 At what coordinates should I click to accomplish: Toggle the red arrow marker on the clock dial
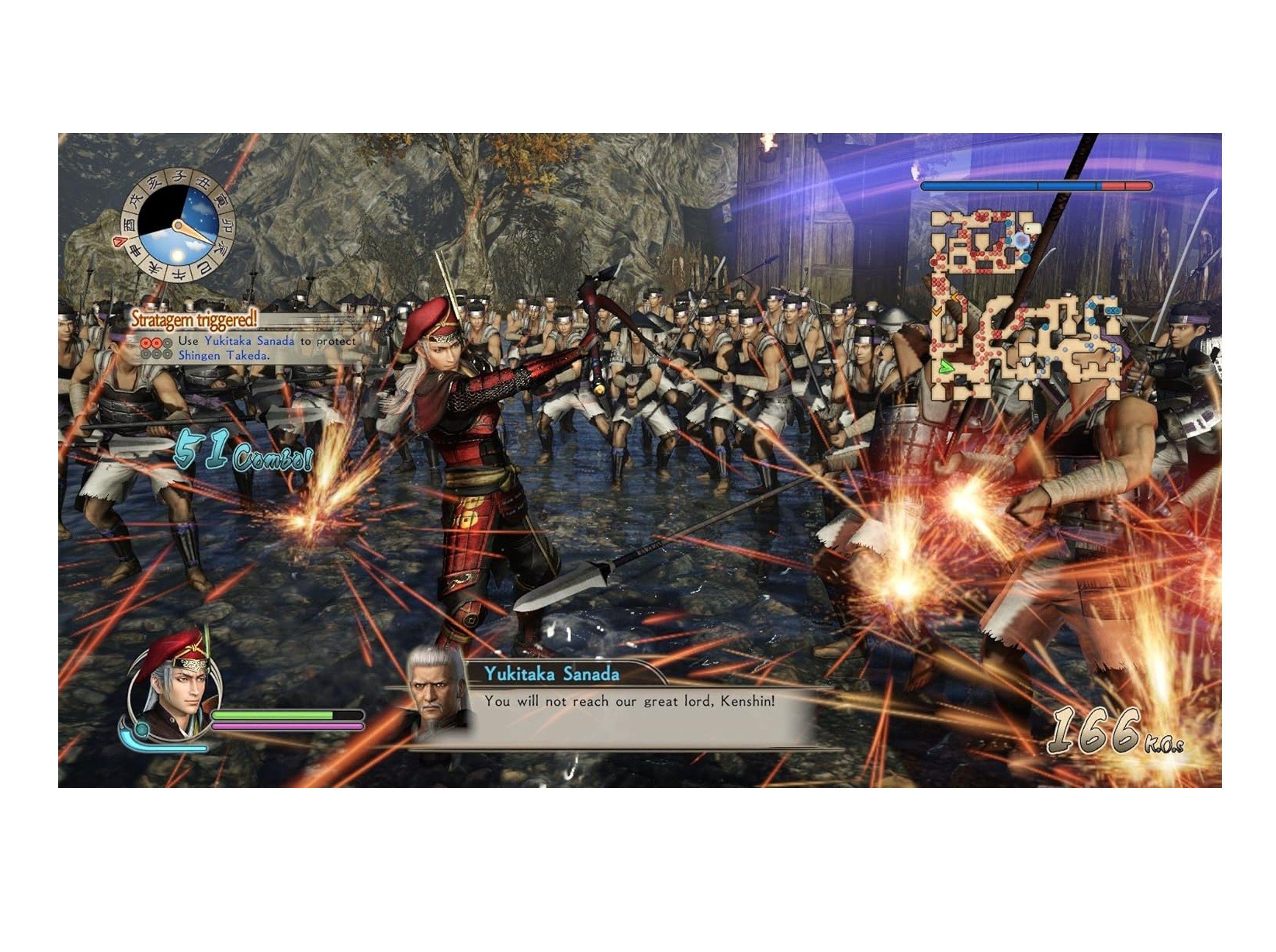[120, 242]
